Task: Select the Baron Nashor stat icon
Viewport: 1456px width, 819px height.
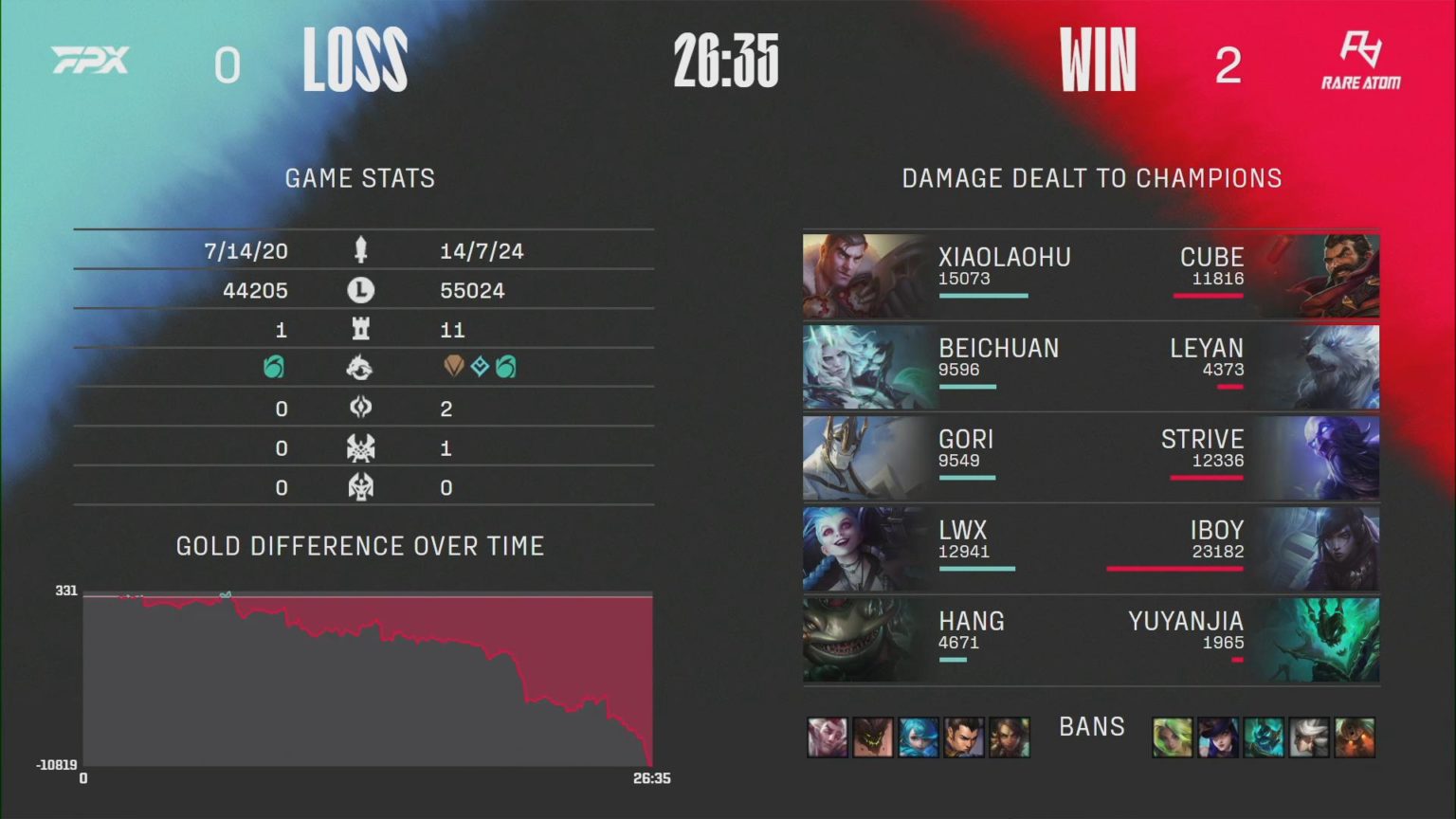Action: tap(360, 447)
